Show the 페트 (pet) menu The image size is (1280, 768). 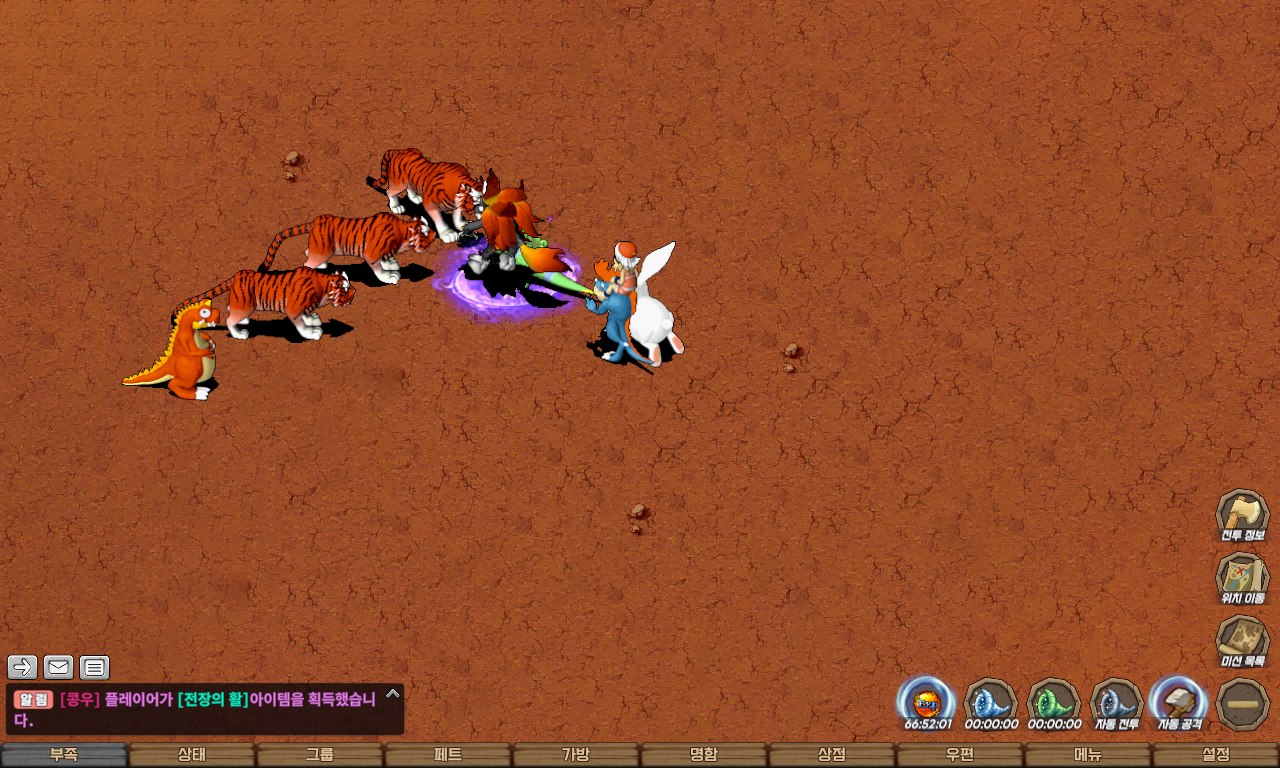tap(448, 755)
